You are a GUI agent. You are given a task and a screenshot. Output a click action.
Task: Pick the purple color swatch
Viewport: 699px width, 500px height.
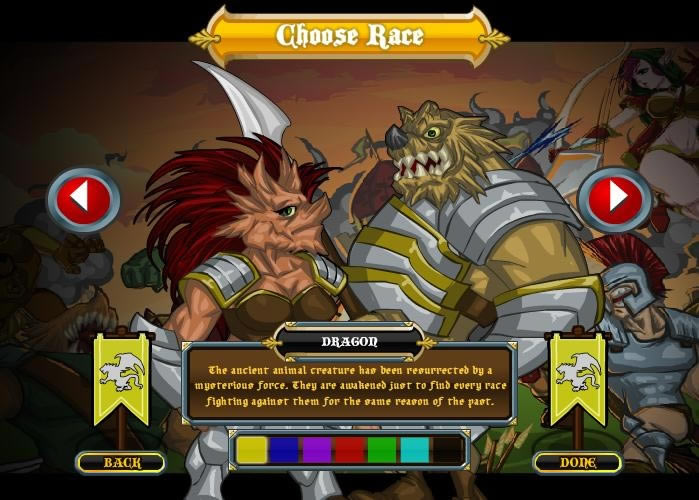(x=317, y=450)
